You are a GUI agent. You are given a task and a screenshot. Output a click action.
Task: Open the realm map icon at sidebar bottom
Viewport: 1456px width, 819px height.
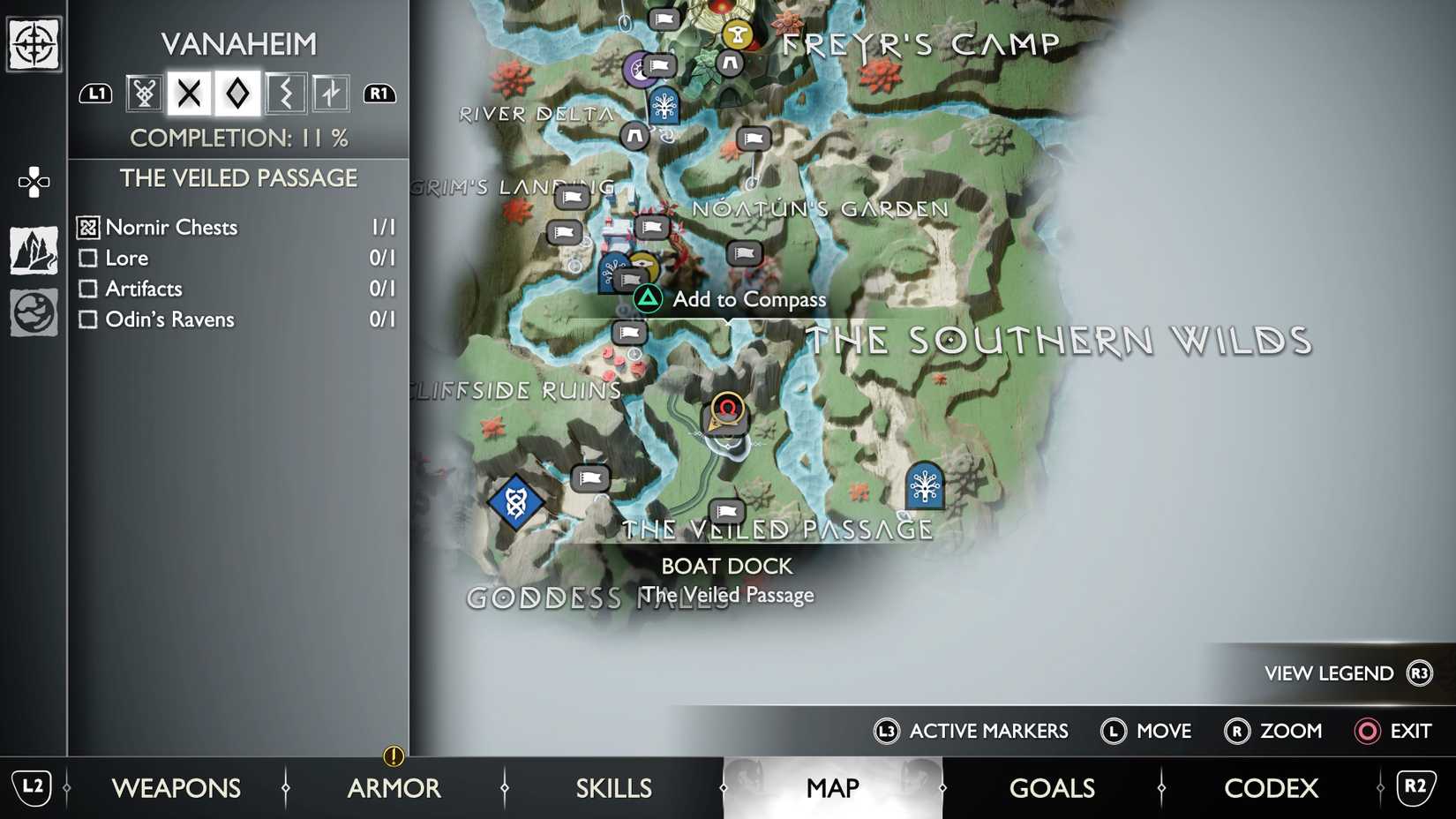tap(33, 312)
